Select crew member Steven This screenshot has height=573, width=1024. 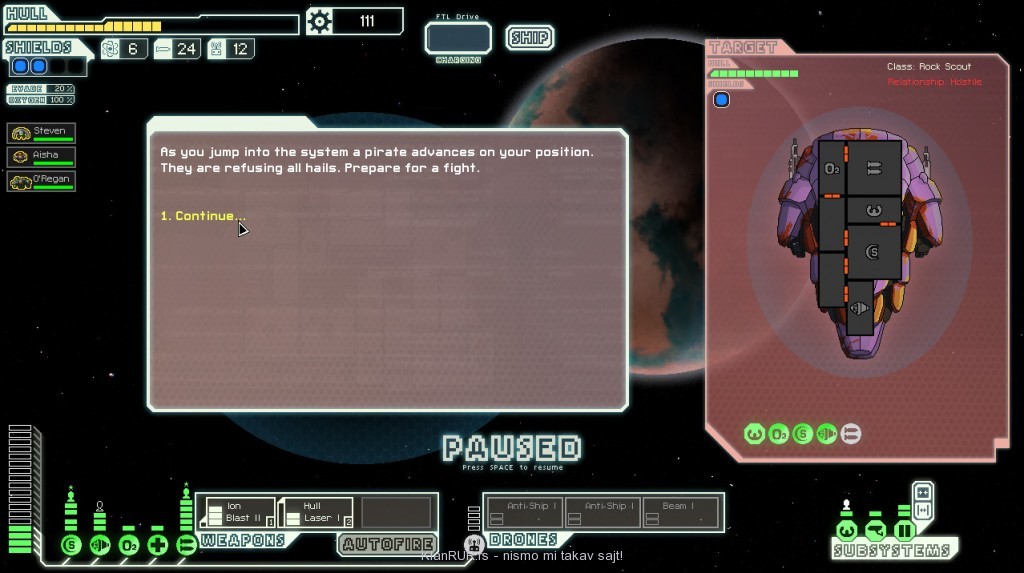(41, 132)
